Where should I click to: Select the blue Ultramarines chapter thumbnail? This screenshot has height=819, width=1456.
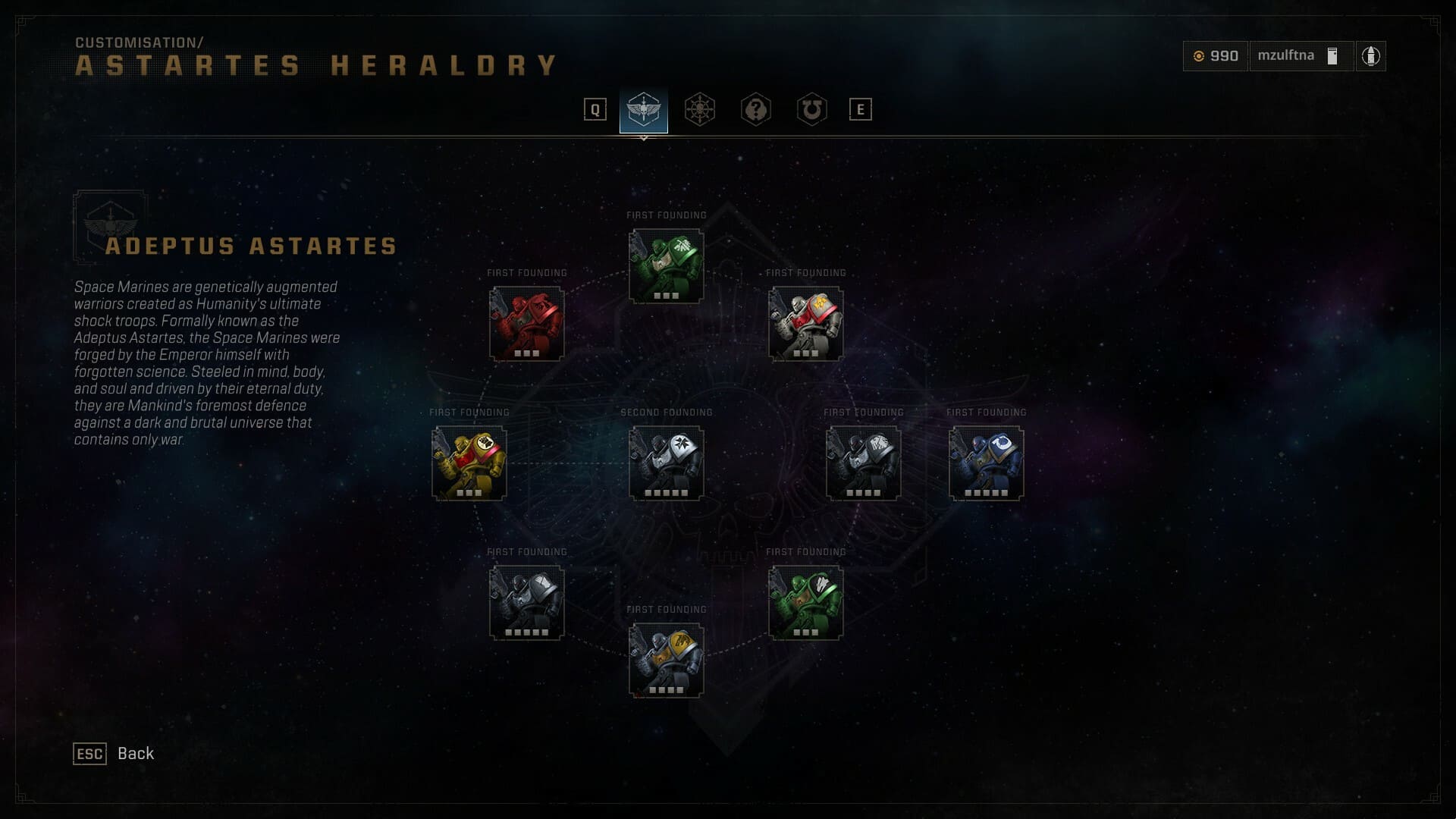[985, 463]
